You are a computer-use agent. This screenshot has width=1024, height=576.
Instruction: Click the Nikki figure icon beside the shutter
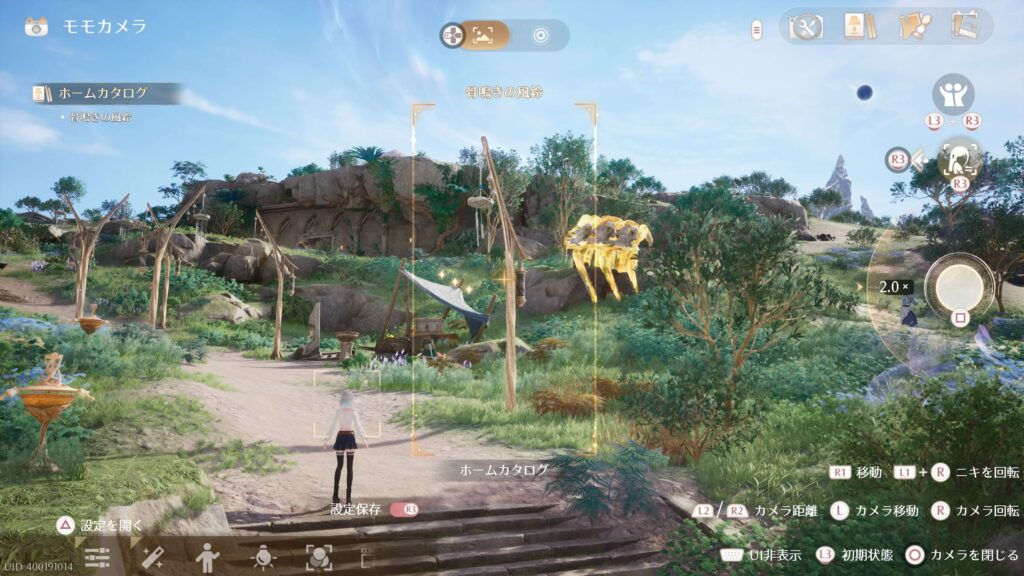pos(960,159)
